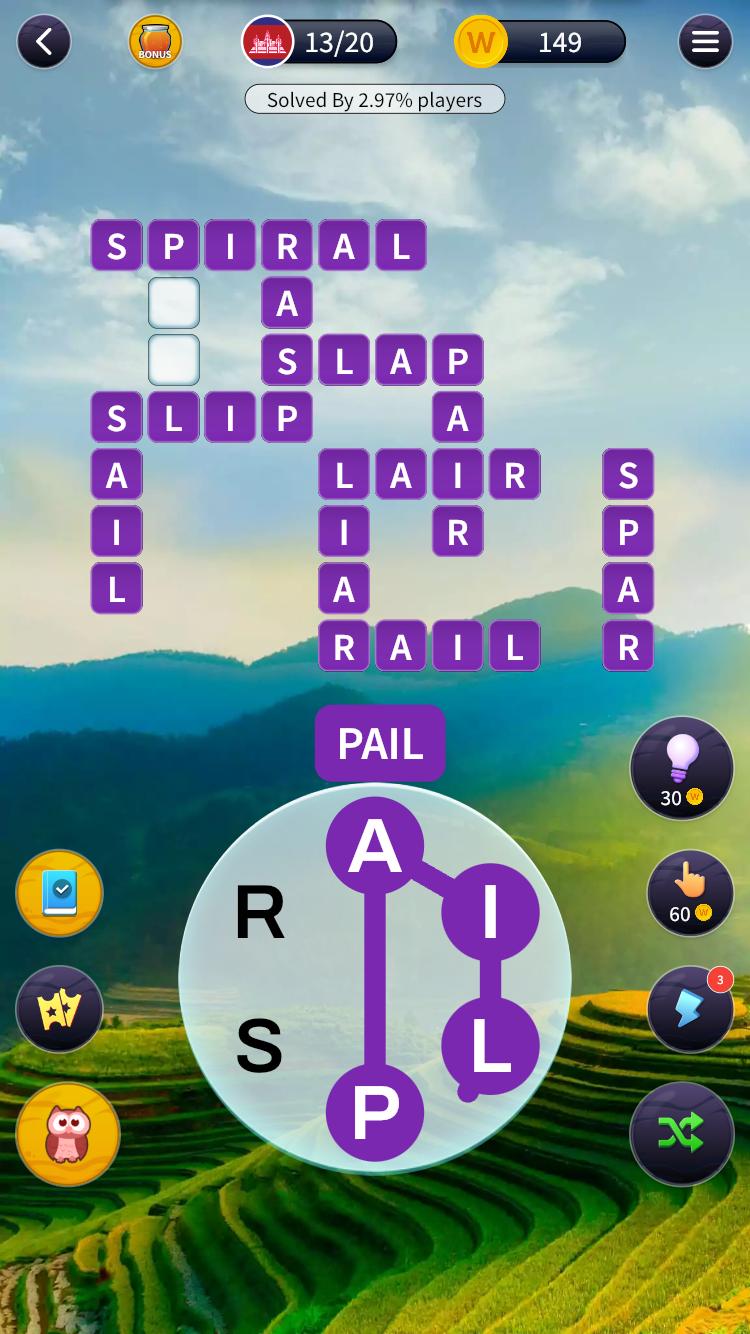Shuffle the letters with the green arrows
The image size is (750, 1334).
(682, 1133)
